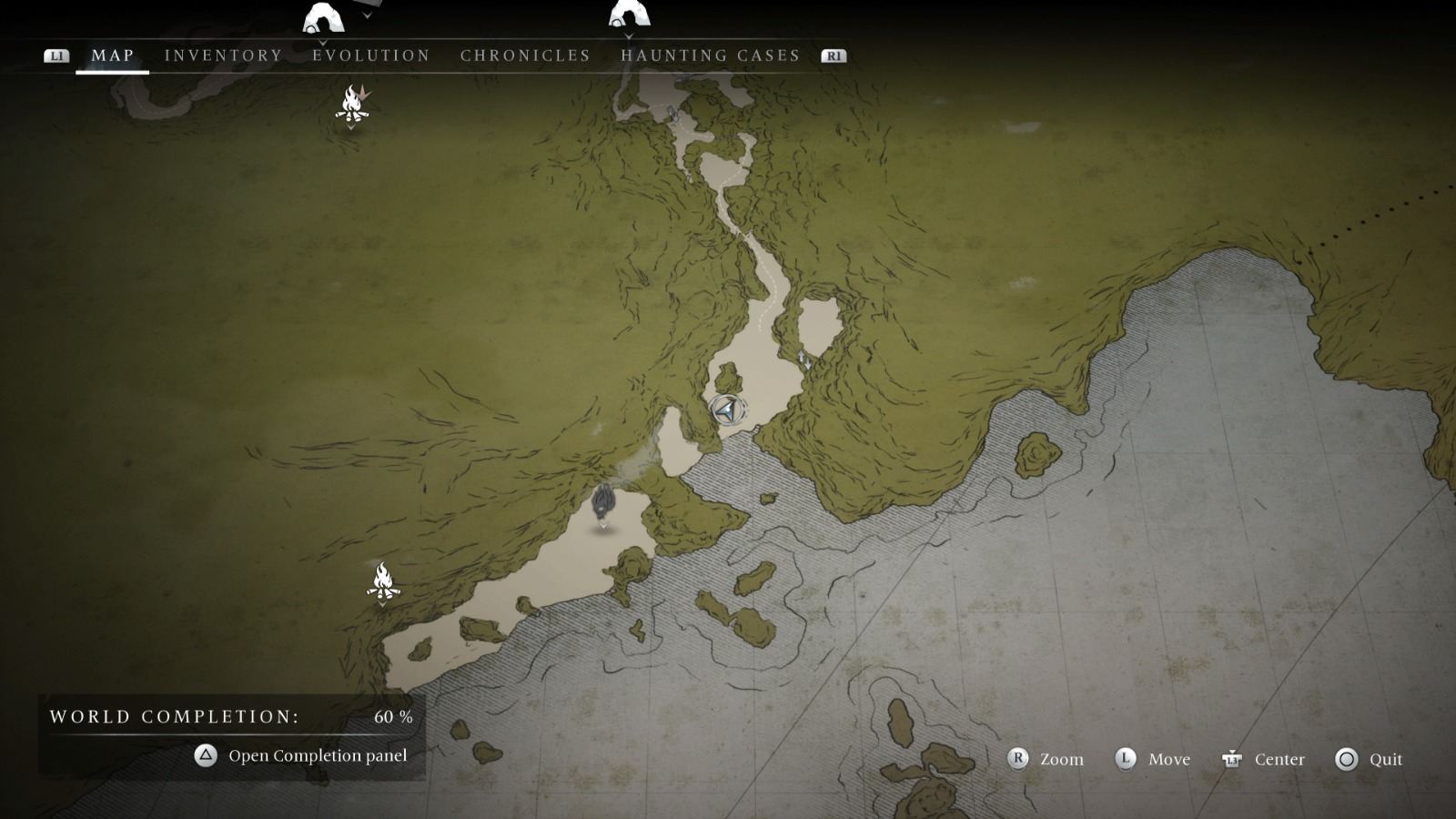Expand the chevron under the ghost marker
Viewport: 1456px width, 819px height.
(603, 525)
